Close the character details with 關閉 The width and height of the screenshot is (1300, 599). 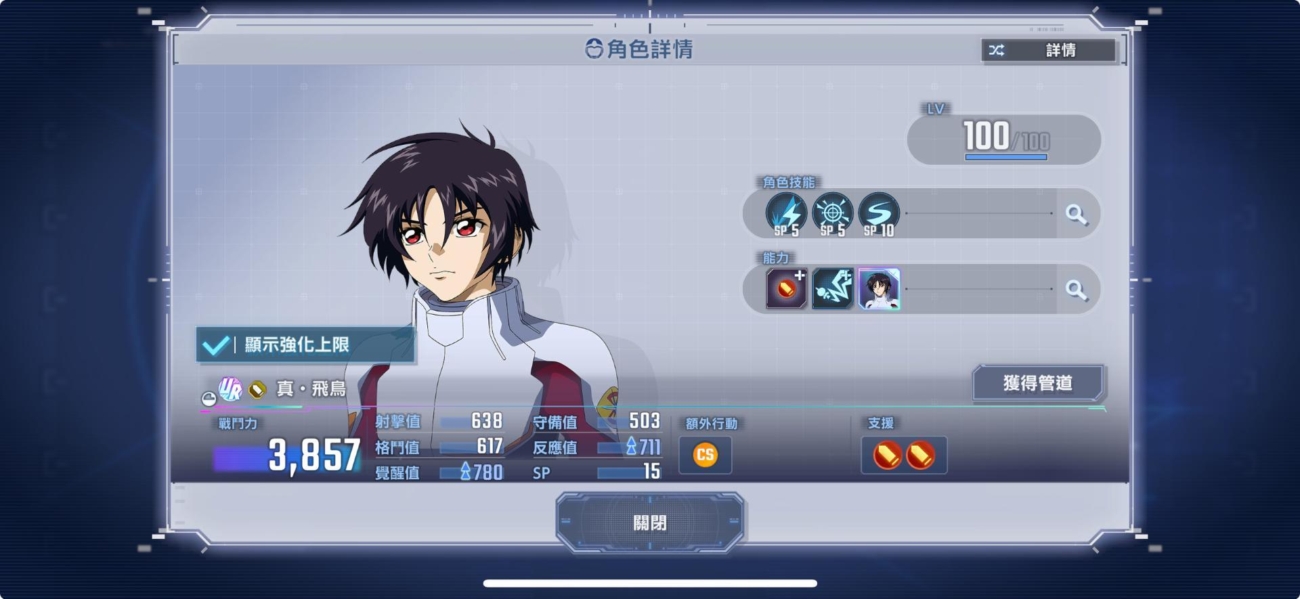point(650,522)
